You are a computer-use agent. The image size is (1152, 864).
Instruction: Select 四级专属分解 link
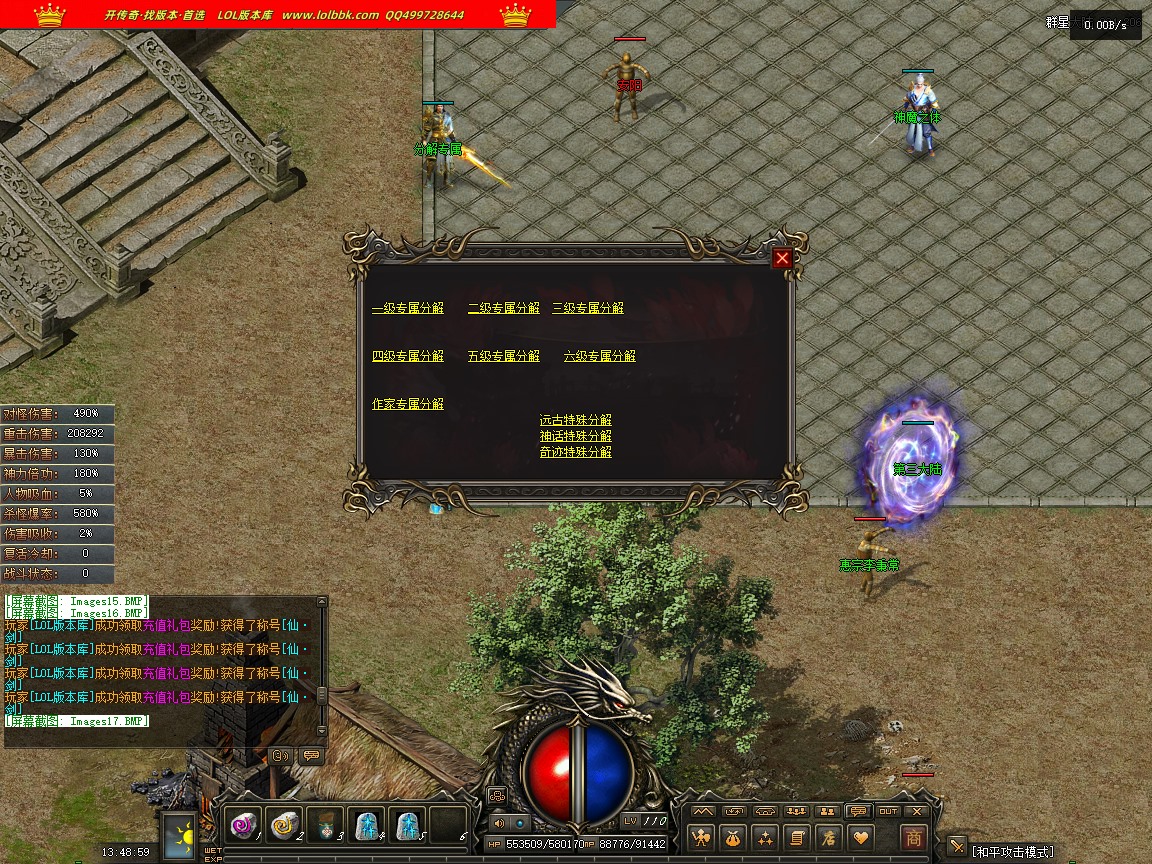(407, 356)
